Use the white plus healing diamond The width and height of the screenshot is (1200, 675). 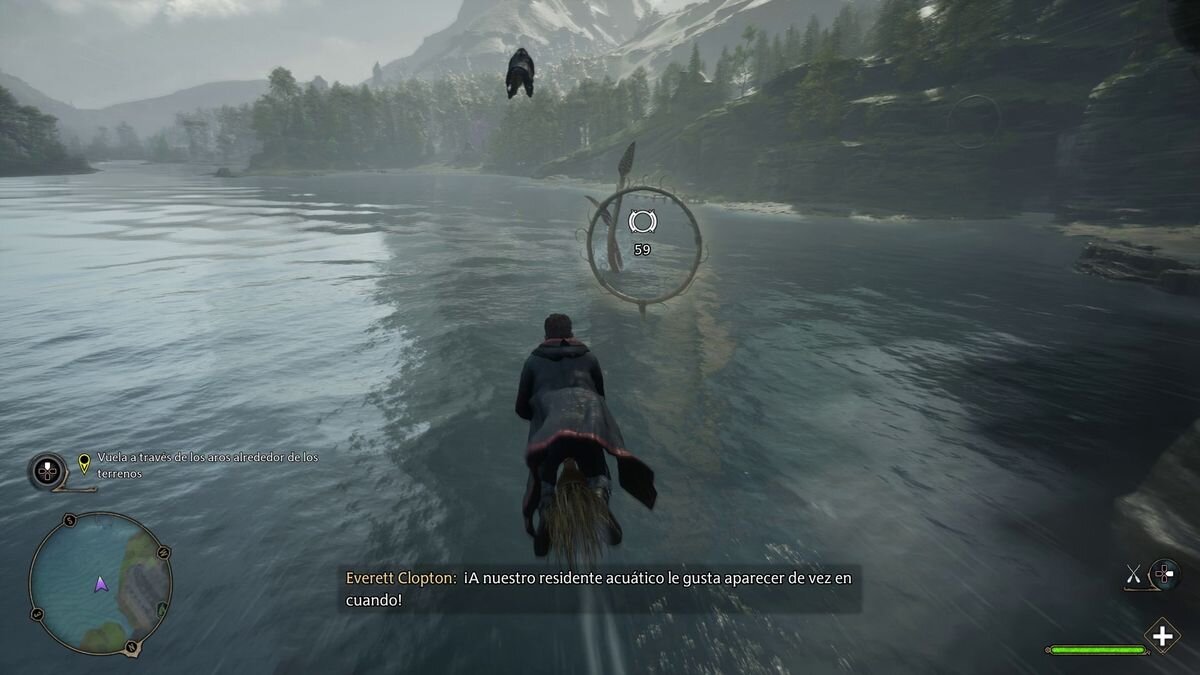(x=1162, y=636)
